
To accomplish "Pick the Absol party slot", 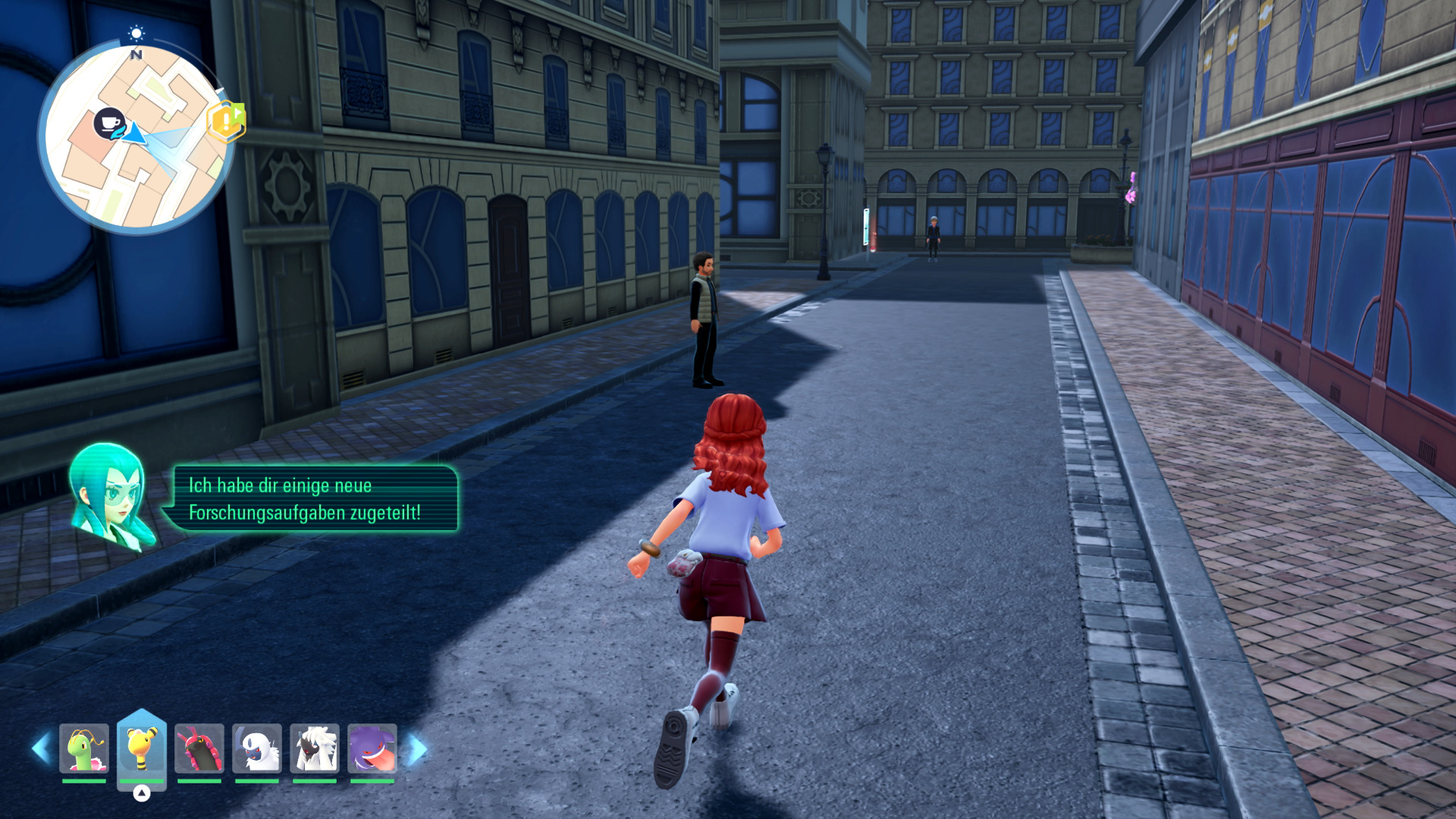I will point(257,748).
